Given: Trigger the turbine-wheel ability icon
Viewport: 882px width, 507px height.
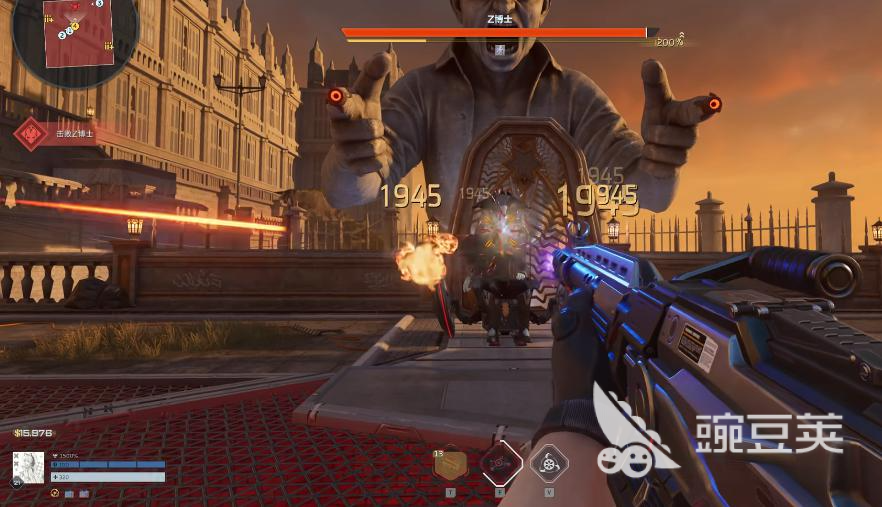Looking at the screenshot, I should 549,463.
